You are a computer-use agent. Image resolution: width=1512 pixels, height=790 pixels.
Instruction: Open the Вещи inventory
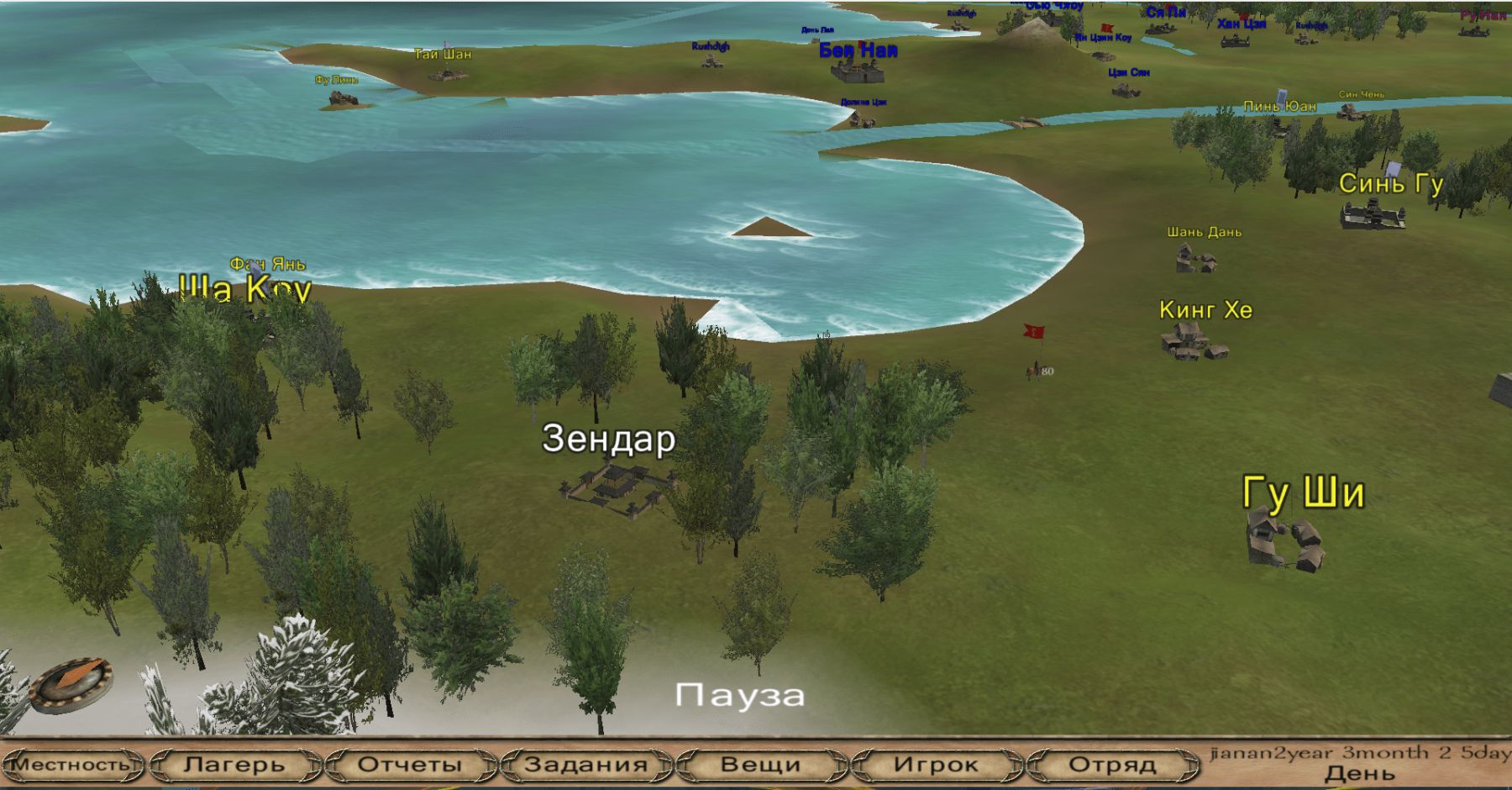tap(761, 765)
